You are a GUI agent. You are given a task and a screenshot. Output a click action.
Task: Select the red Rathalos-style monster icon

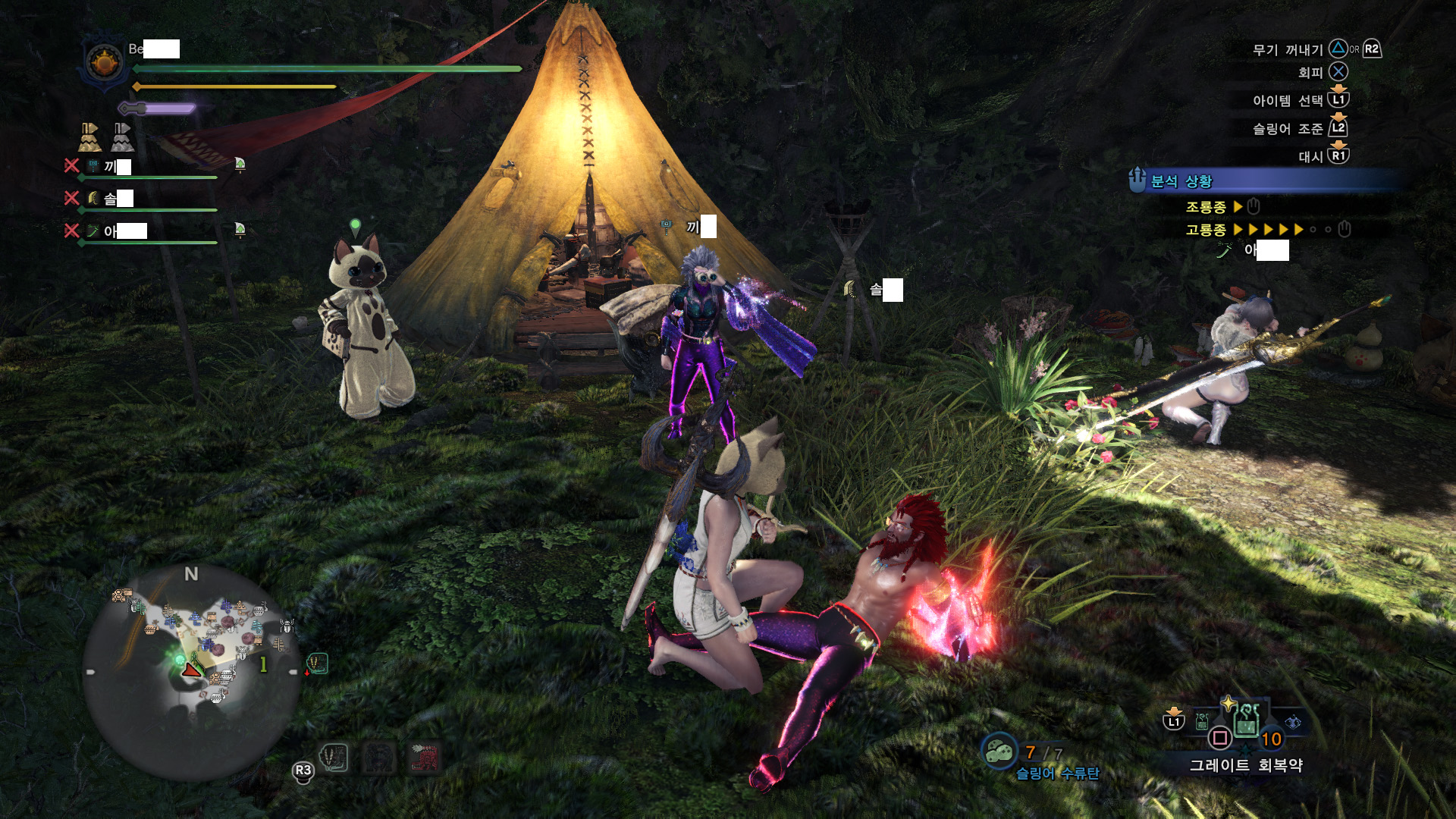[425, 757]
